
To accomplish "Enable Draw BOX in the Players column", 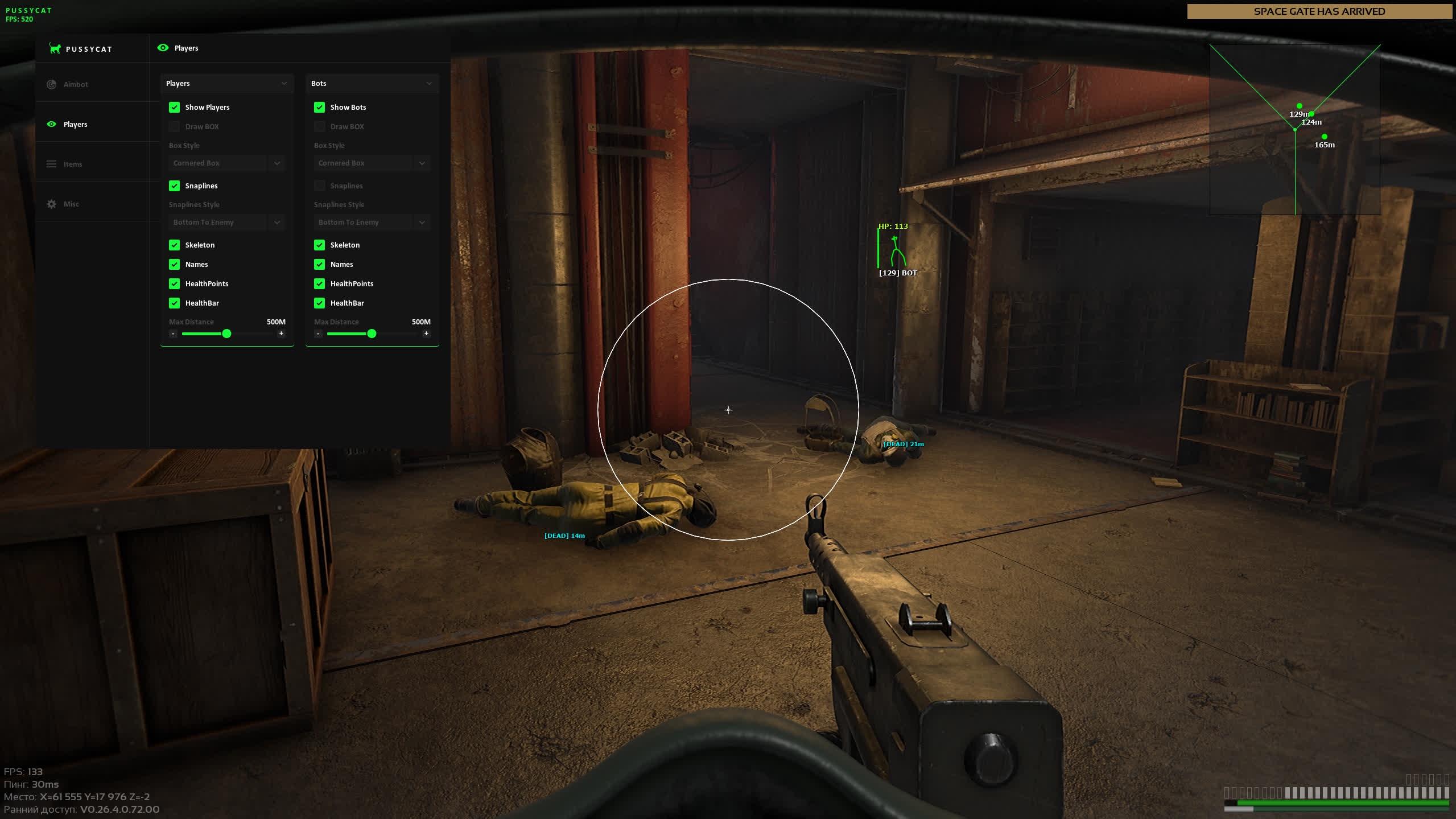I will 174,126.
